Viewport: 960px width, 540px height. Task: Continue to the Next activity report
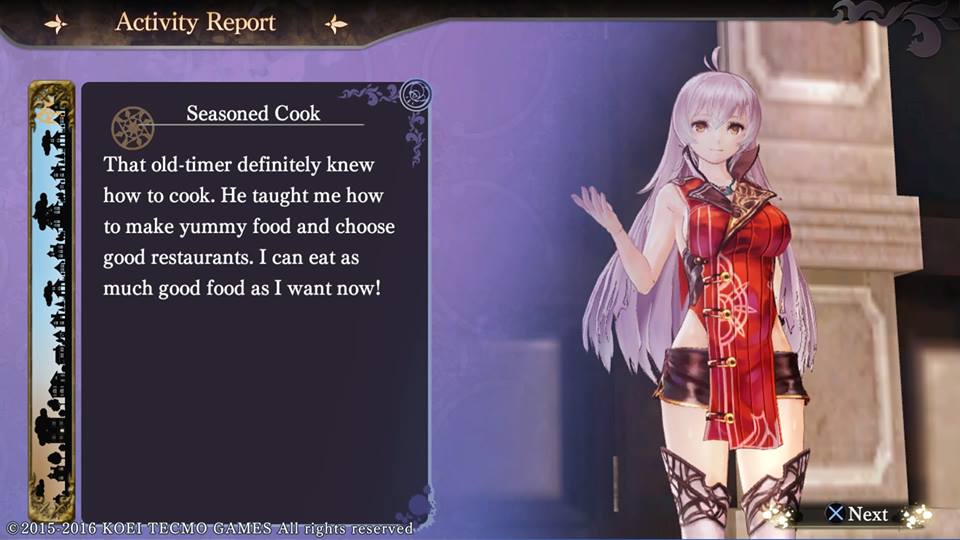tap(857, 514)
